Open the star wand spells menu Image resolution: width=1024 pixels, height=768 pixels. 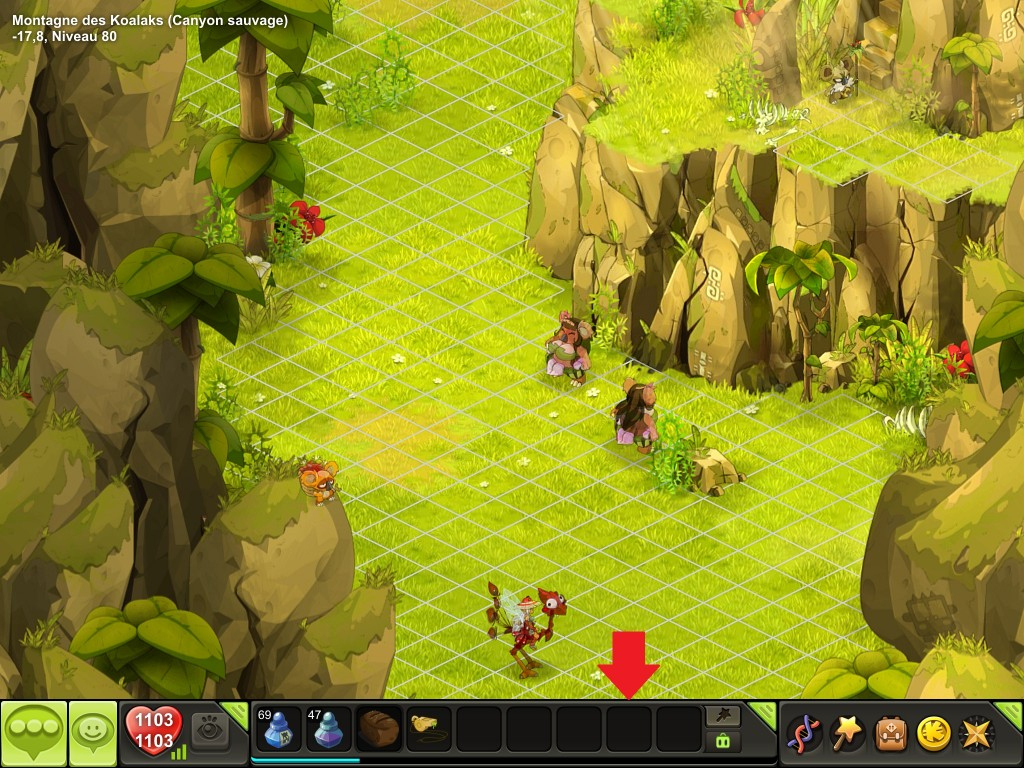pos(849,733)
